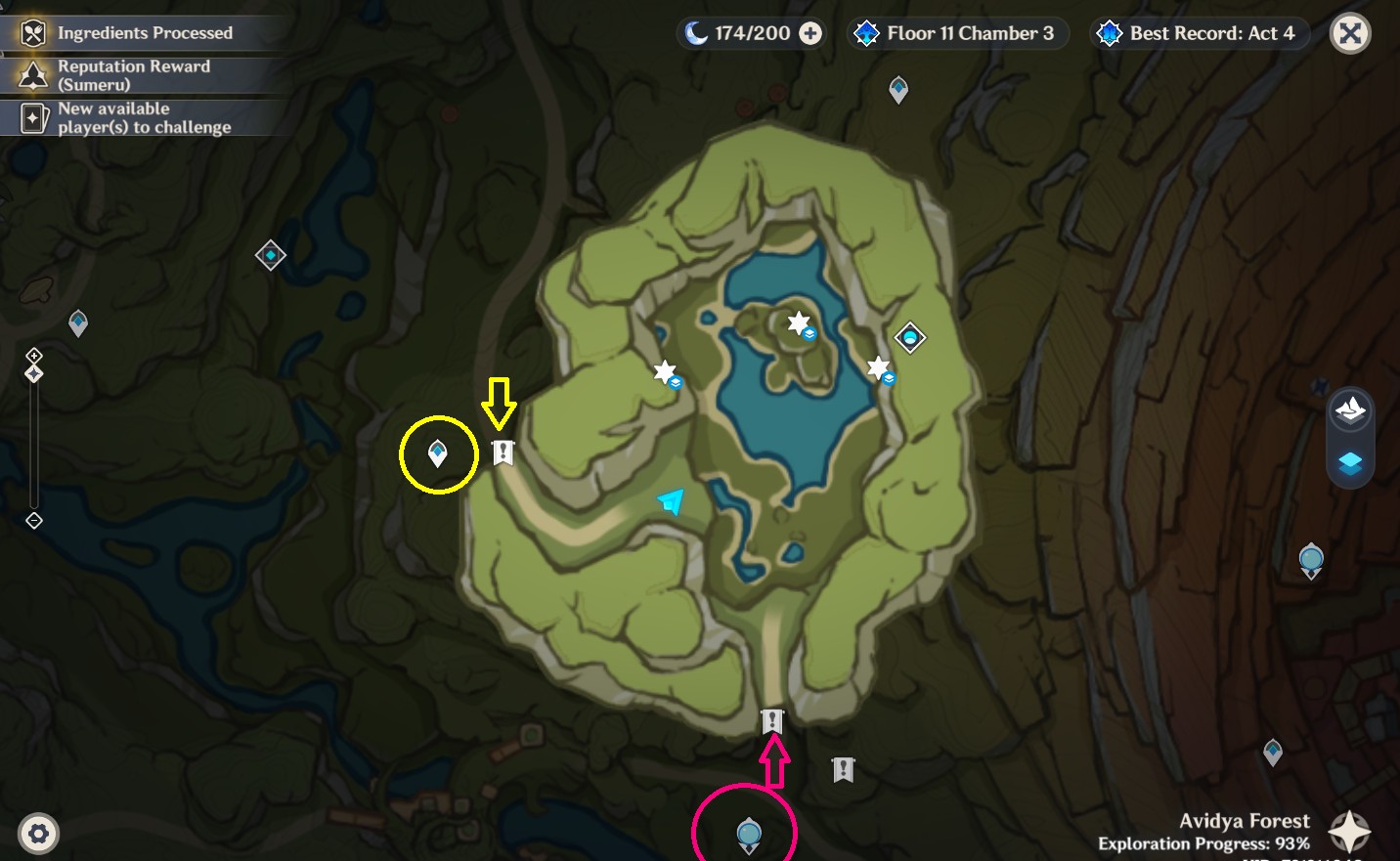The height and width of the screenshot is (861, 1400).
Task: Select the new challenger notification
Action: (145, 117)
